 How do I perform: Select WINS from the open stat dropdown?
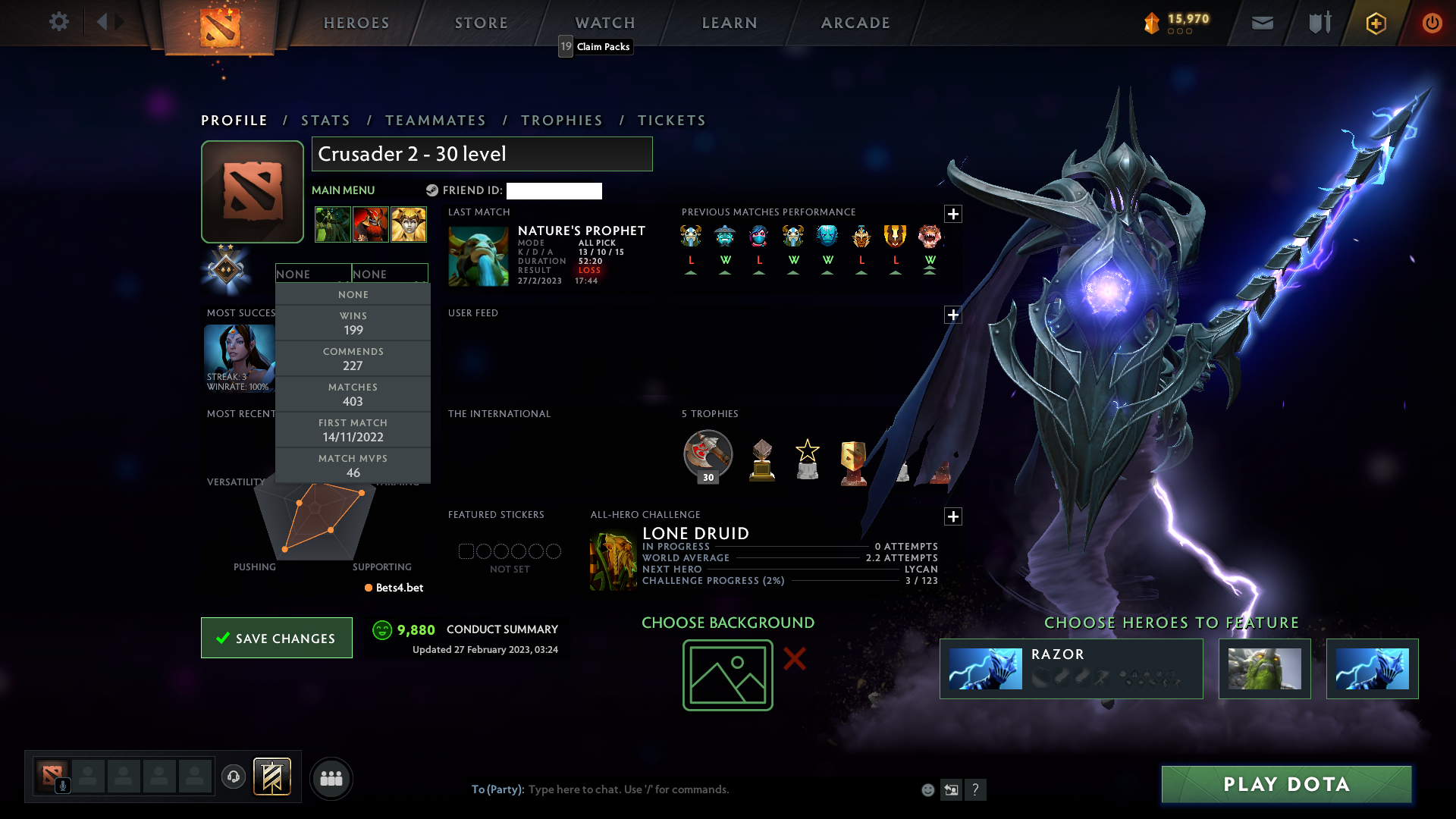pos(353,322)
